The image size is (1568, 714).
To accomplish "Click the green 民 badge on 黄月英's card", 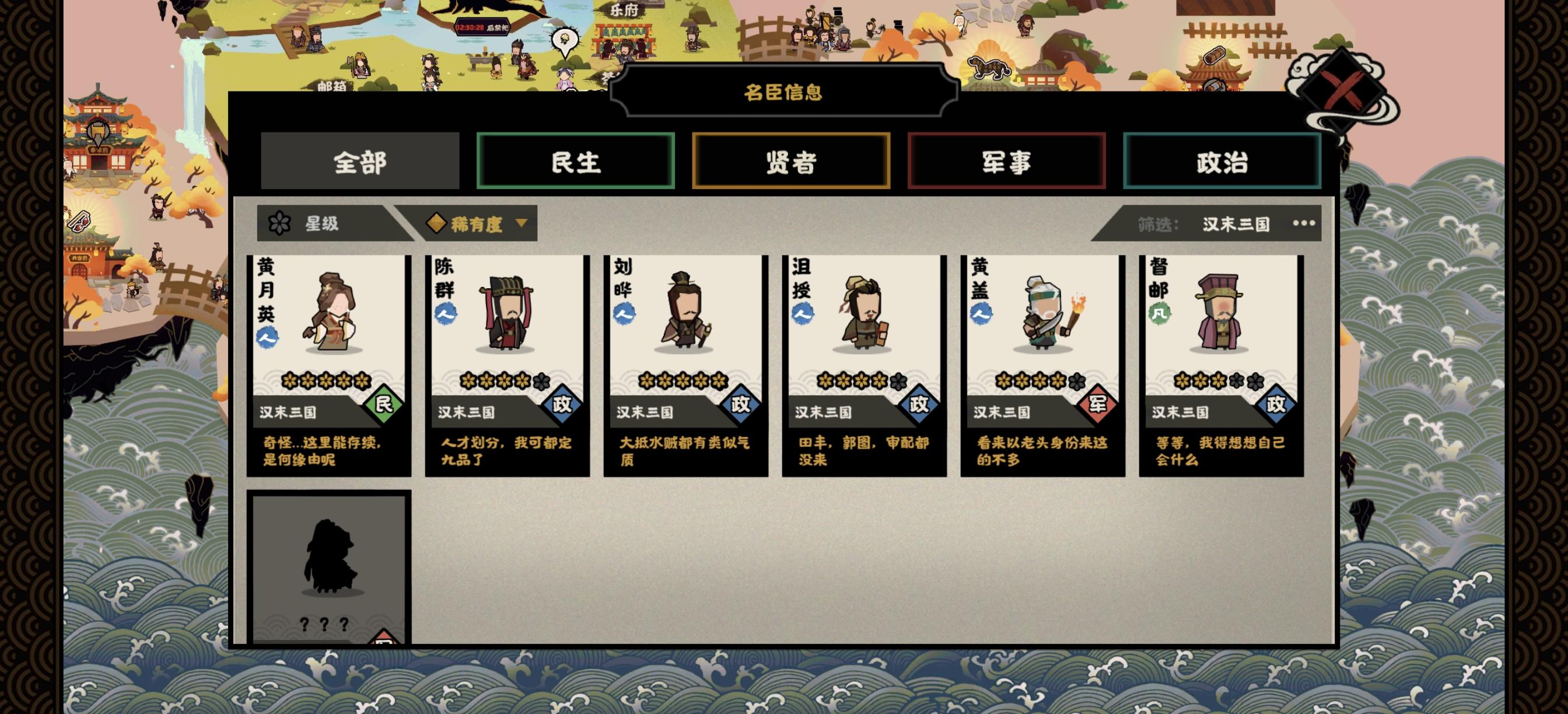I will pyautogui.click(x=384, y=409).
